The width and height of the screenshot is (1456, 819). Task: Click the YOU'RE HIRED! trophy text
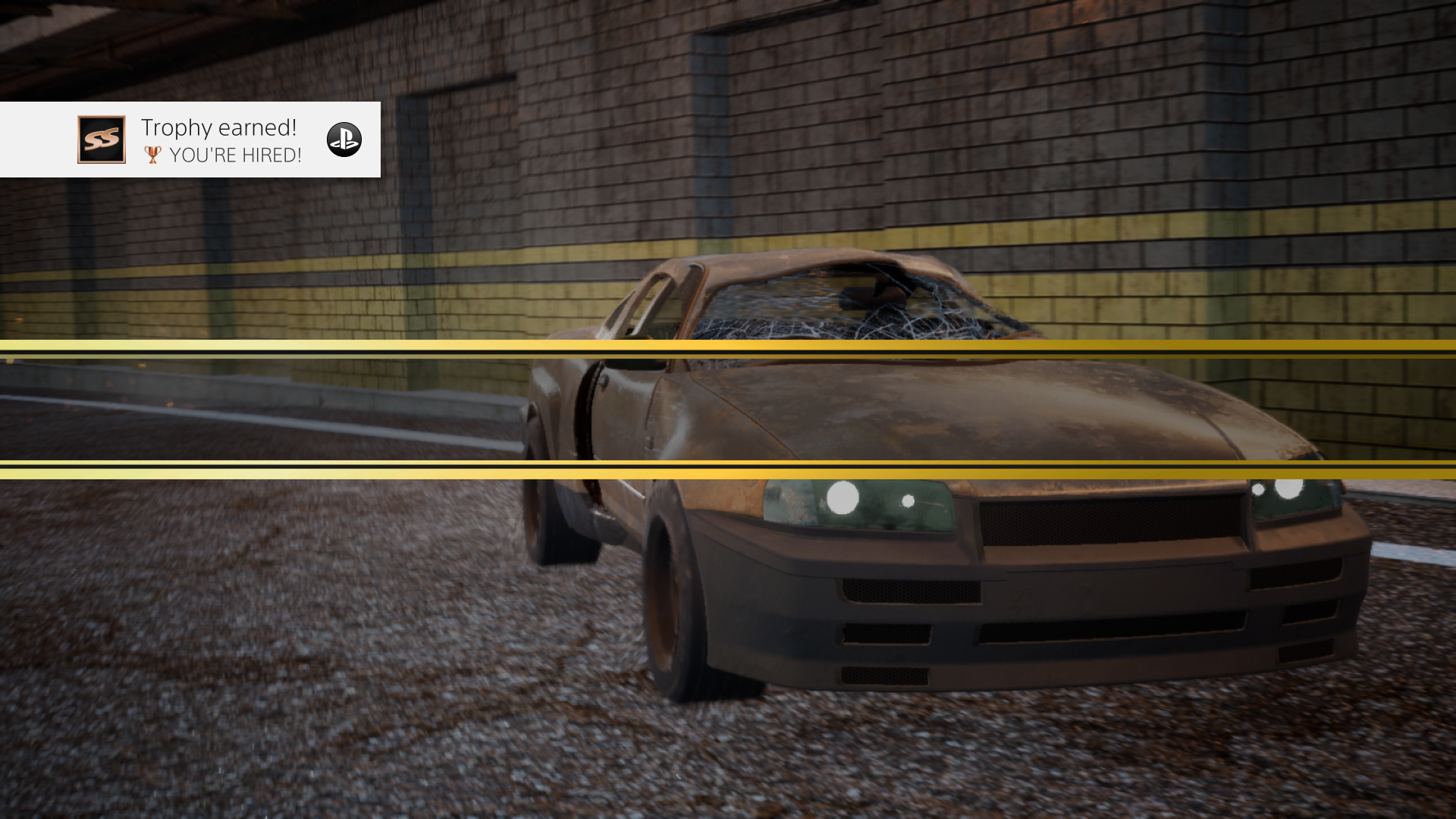(236, 155)
